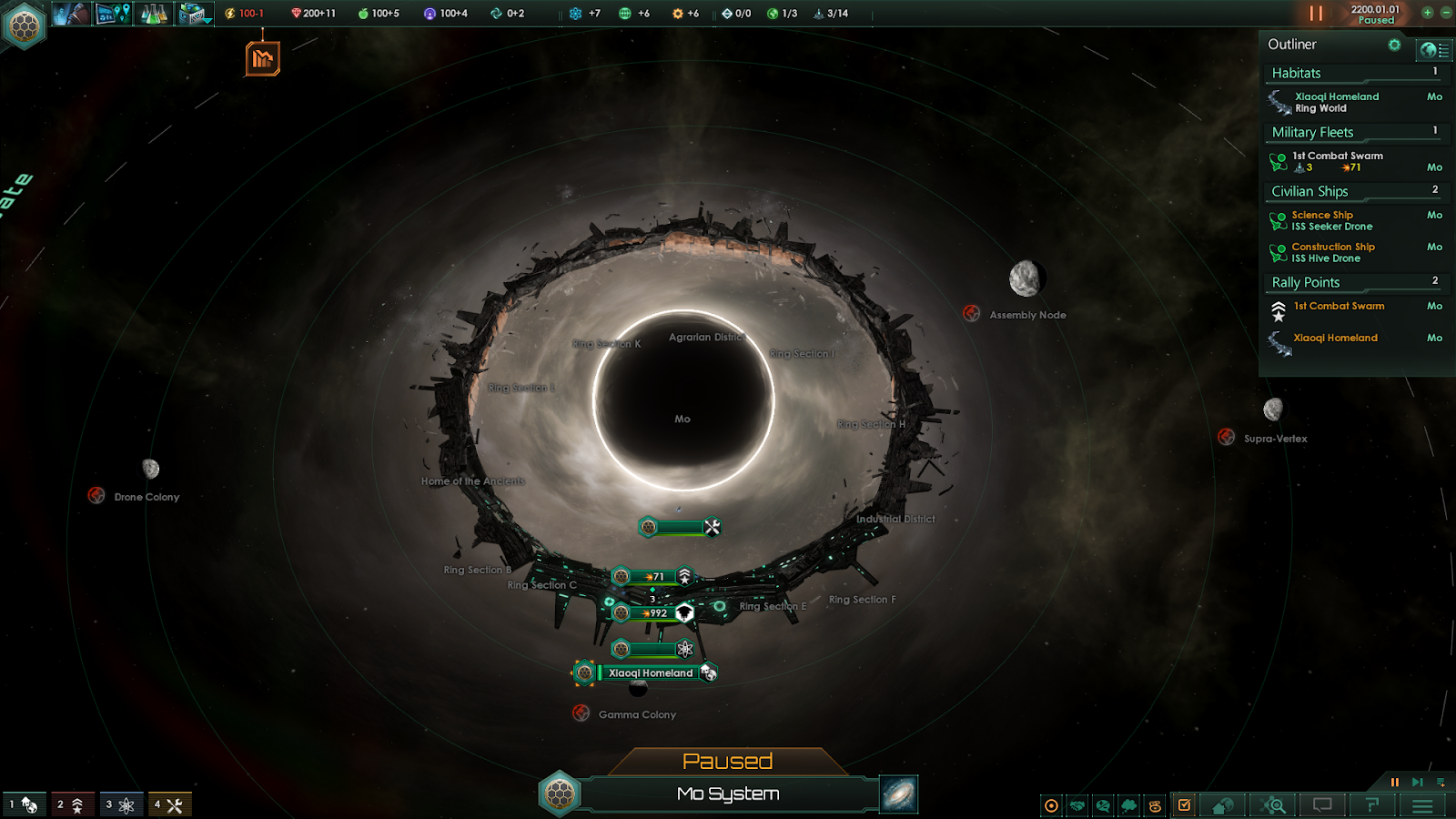Select Xiaoqi Homeland Ring World in Habitats
Image resolution: width=1456 pixels, height=819 pixels.
click(x=1336, y=102)
